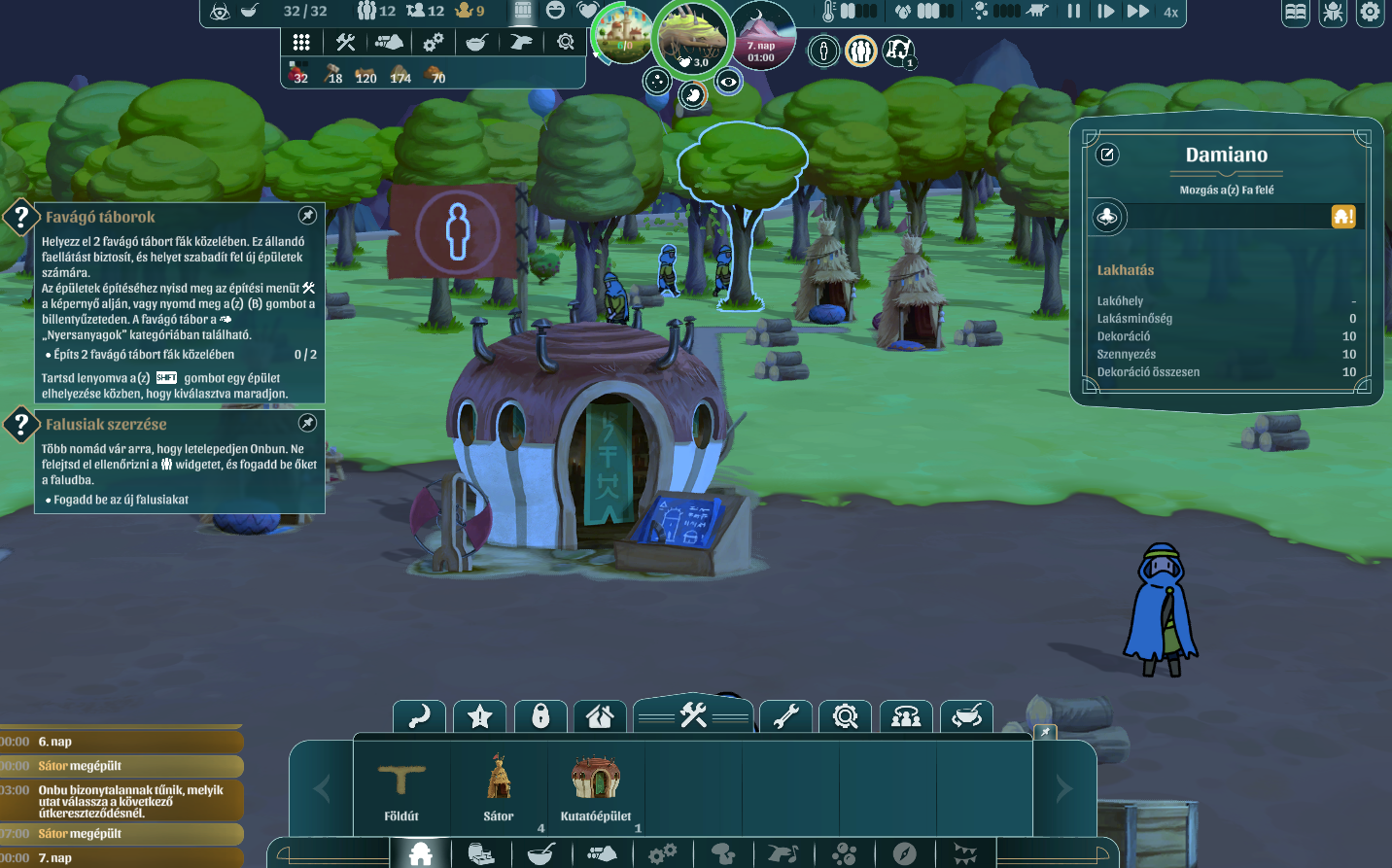The height and width of the screenshot is (868, 1392).
Task: Pause the game speed
Action: [x=1074, y=12]
